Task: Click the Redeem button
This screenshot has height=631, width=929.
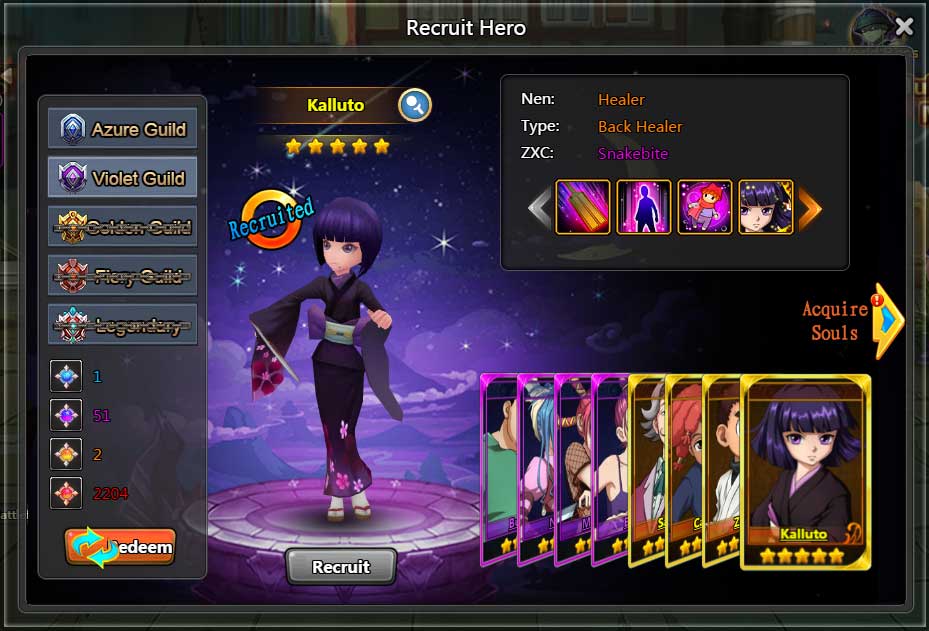Action: (120, 547)
